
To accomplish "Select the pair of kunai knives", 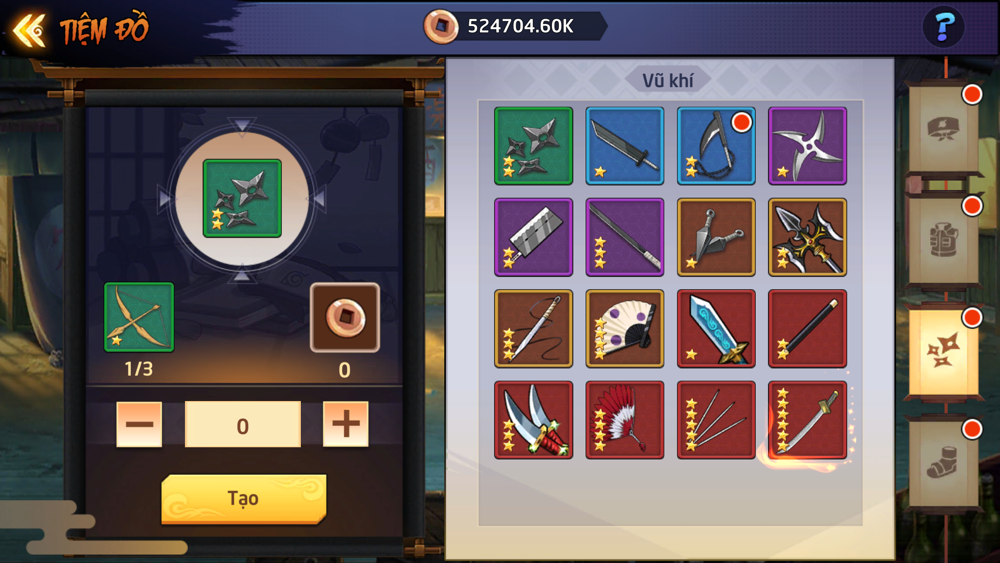I will [716, 237].
